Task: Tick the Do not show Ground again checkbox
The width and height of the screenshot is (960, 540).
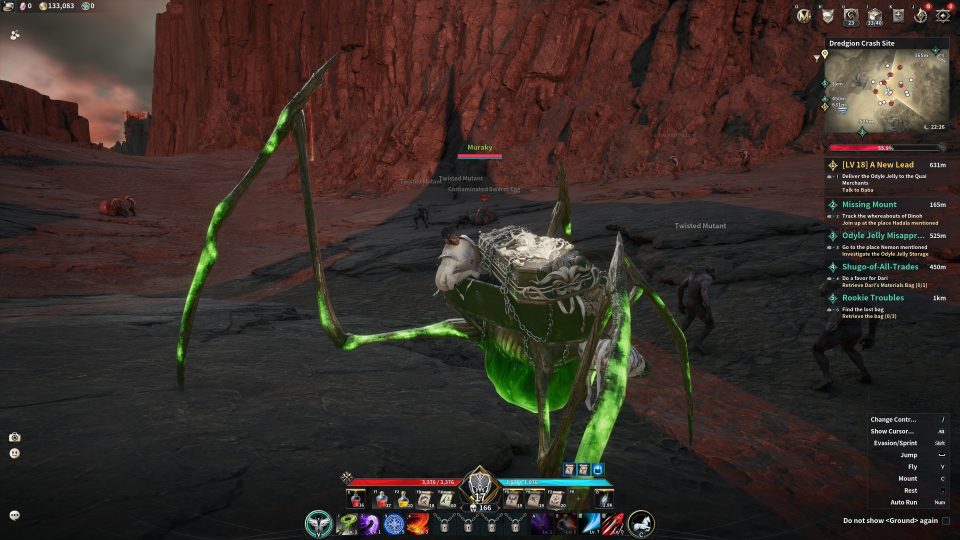Action: [946, 520]
